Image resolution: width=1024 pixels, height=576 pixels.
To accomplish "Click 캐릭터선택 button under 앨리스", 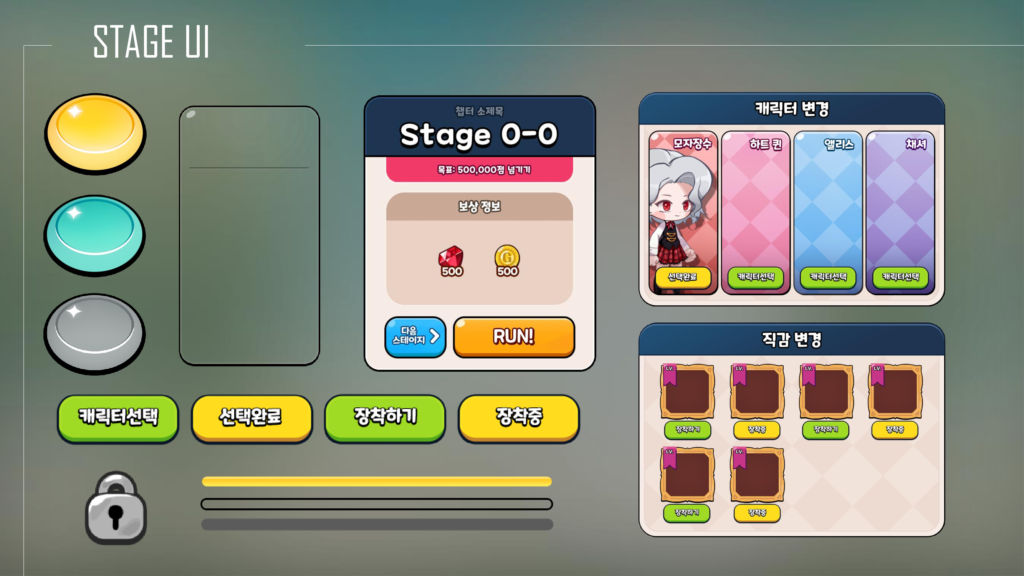I will (828, 277).
